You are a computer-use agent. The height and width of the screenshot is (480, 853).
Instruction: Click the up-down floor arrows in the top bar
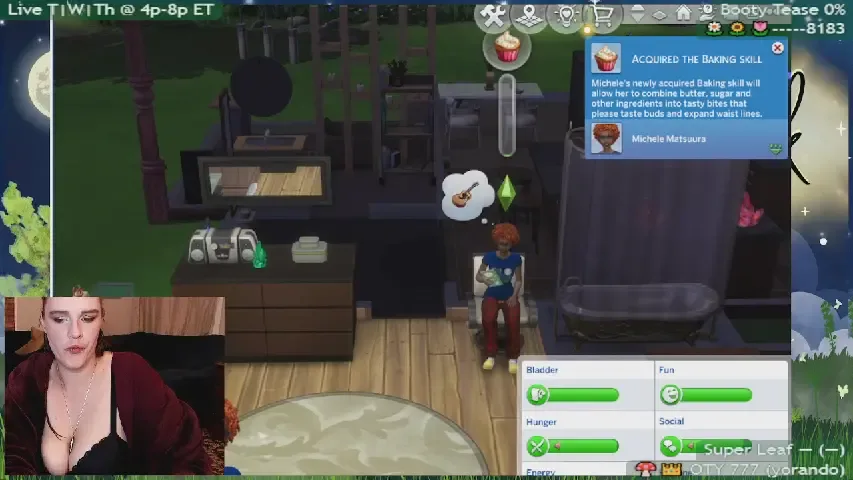click(638, 14)
